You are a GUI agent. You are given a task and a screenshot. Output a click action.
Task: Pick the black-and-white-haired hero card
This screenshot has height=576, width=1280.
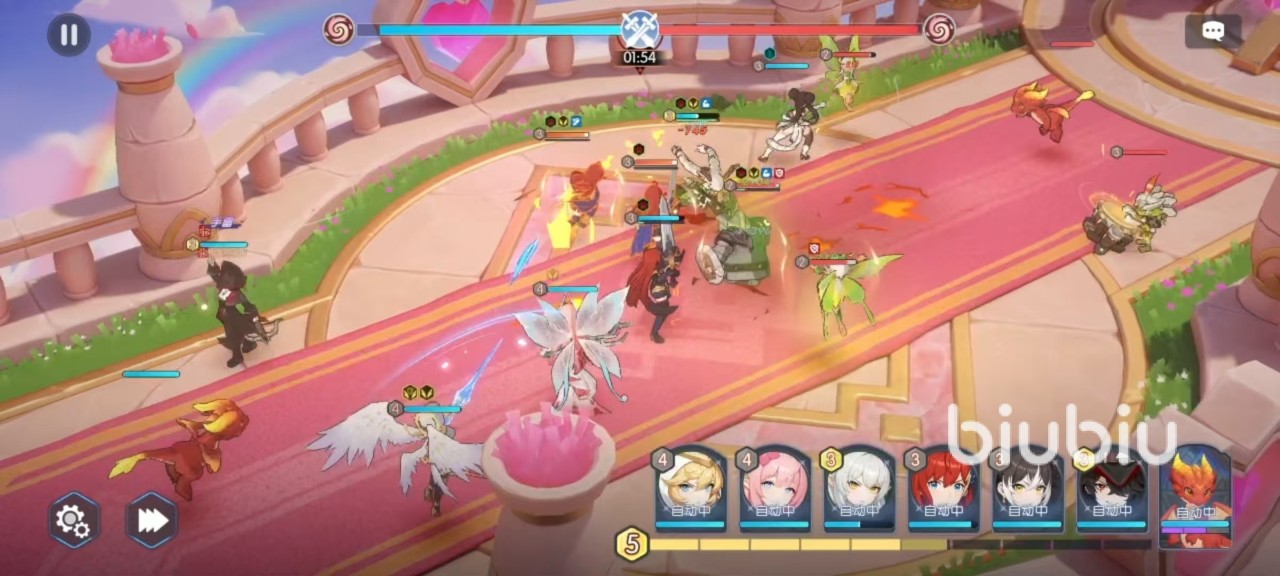pyautogui.click(x=1027, y=488)
